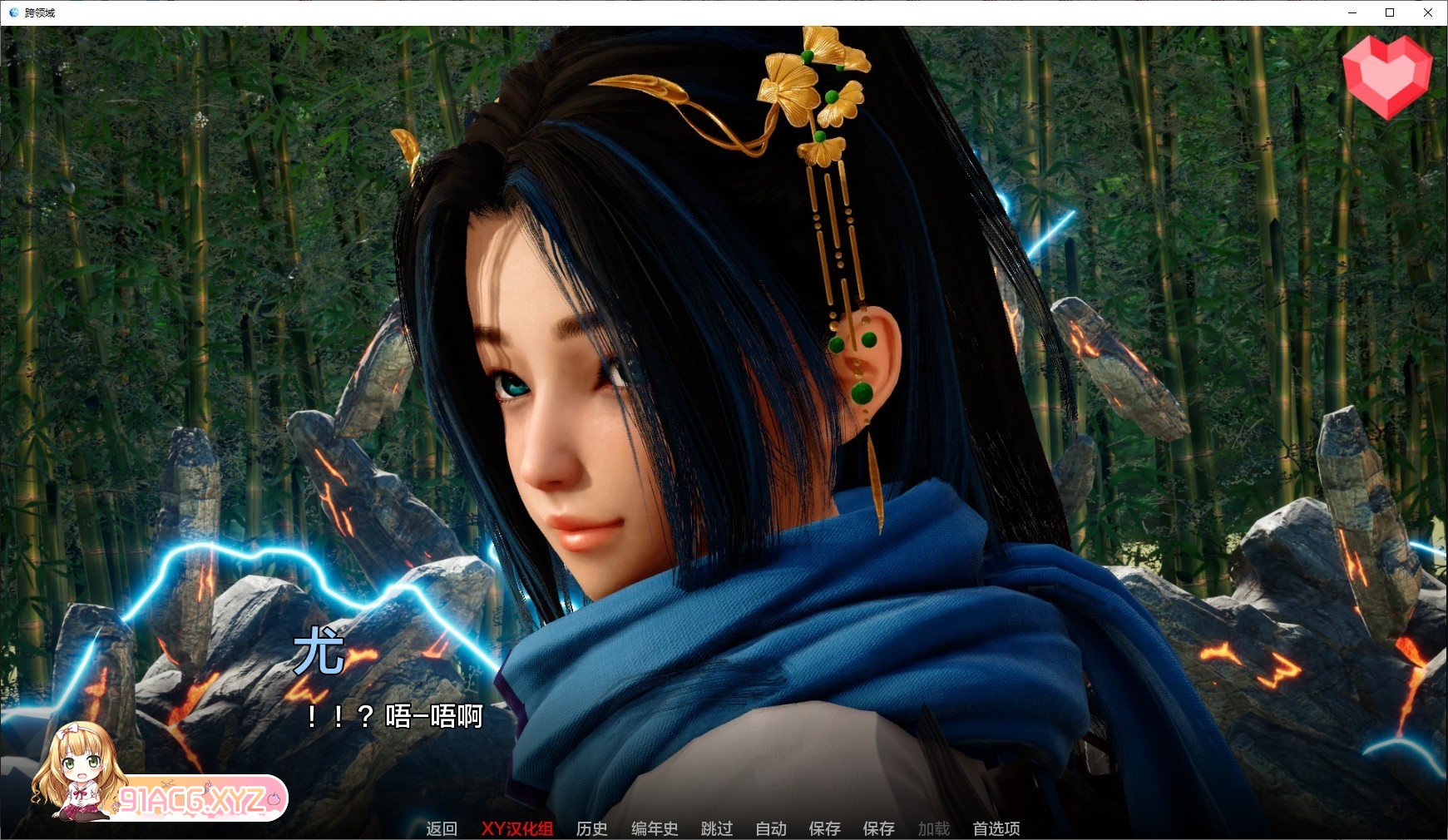The height and width of the screenshot is (840, 1448).
Task: Open 首选项 preferences screen
Action: pyautogui.click(x=996, y=828)
